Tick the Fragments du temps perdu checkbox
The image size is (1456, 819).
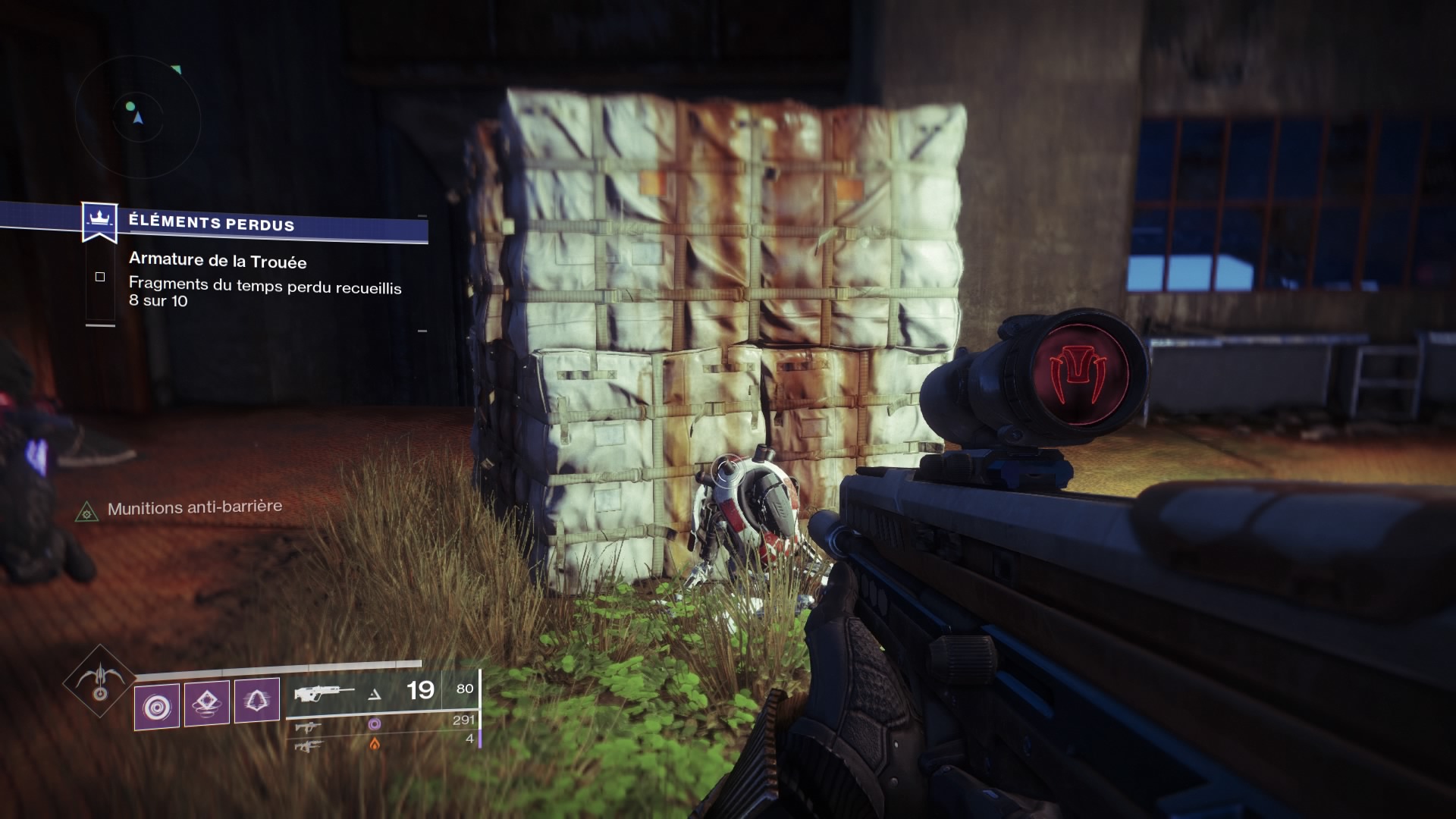tap(100, 278)
